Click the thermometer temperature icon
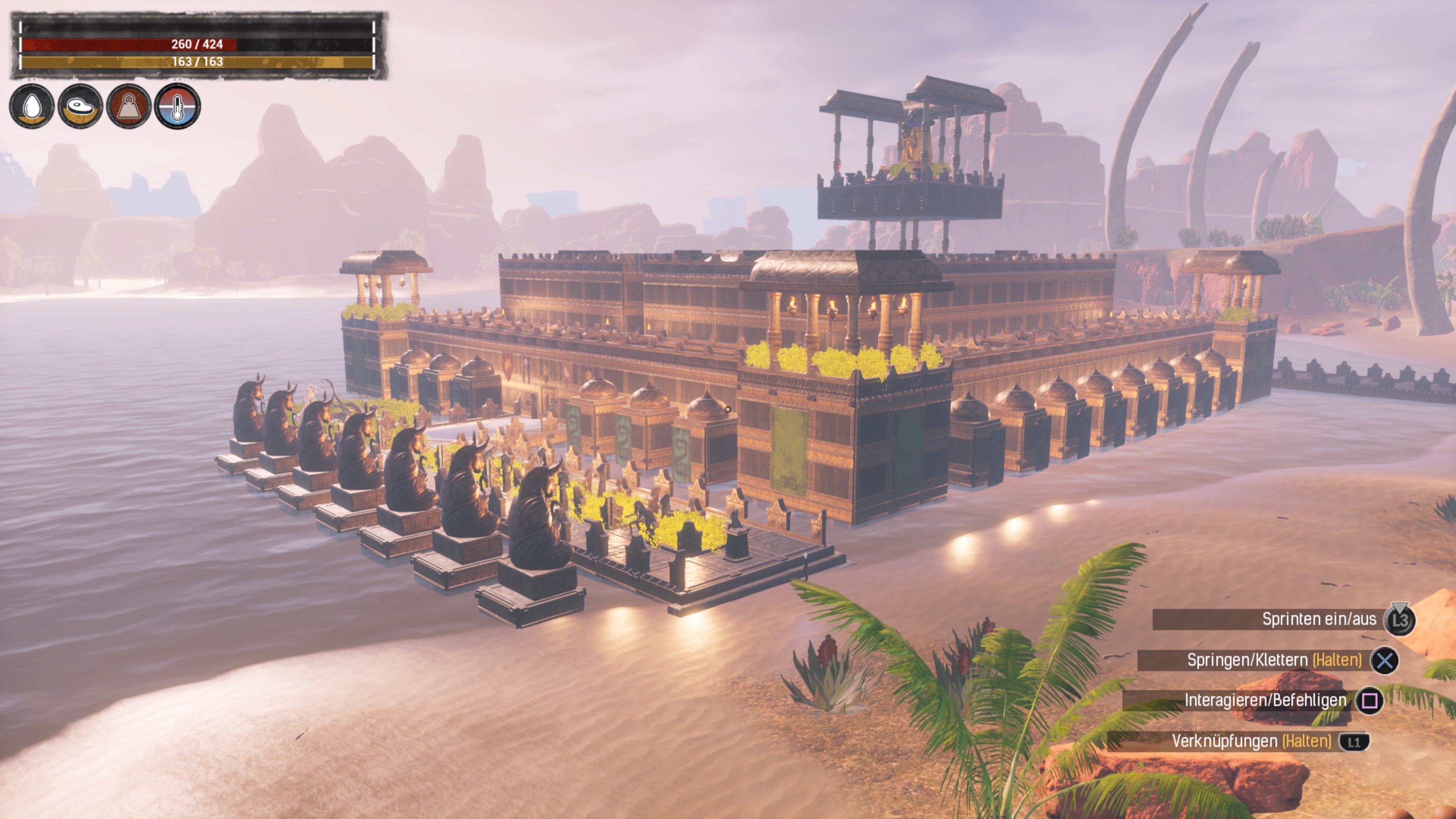 177,106
